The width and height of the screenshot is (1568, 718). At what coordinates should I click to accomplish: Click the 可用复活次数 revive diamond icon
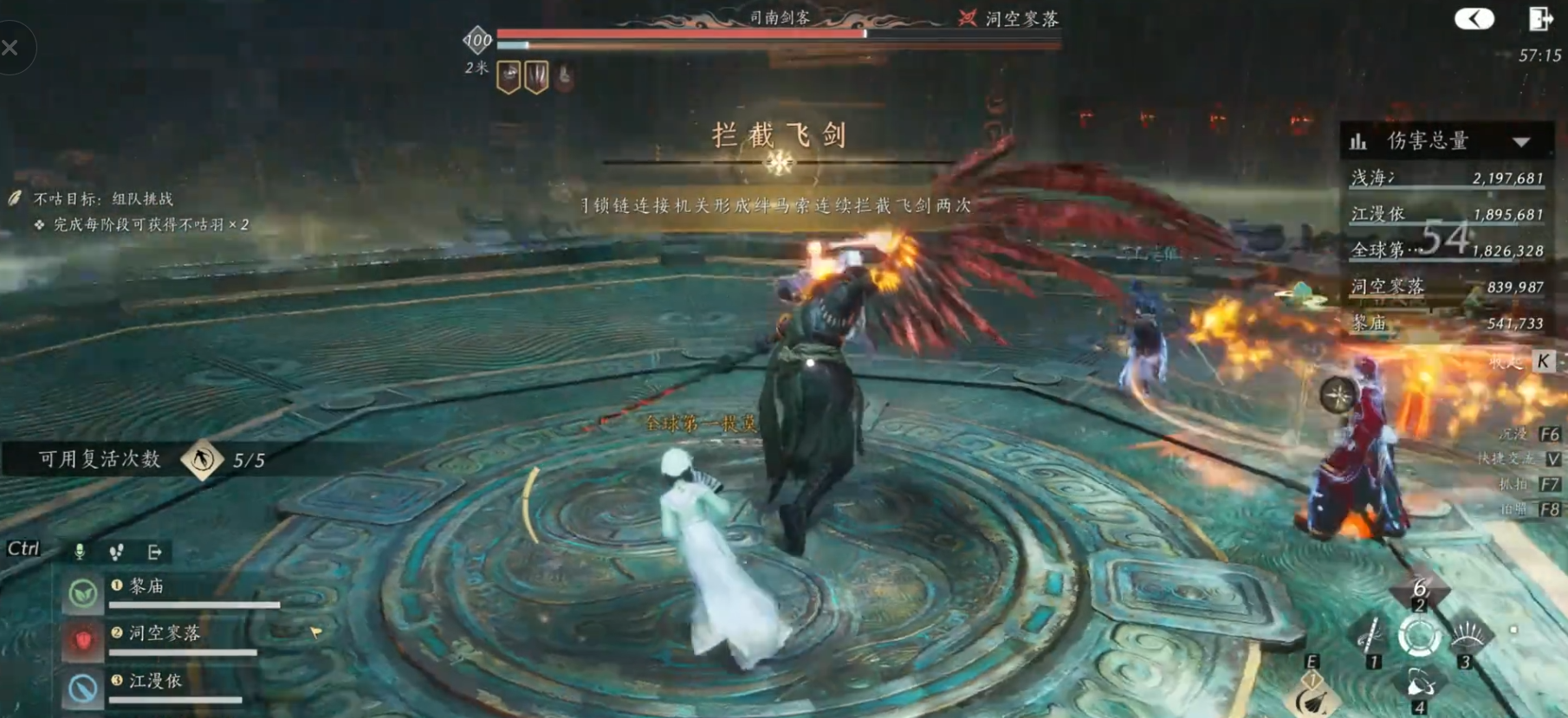202,459
